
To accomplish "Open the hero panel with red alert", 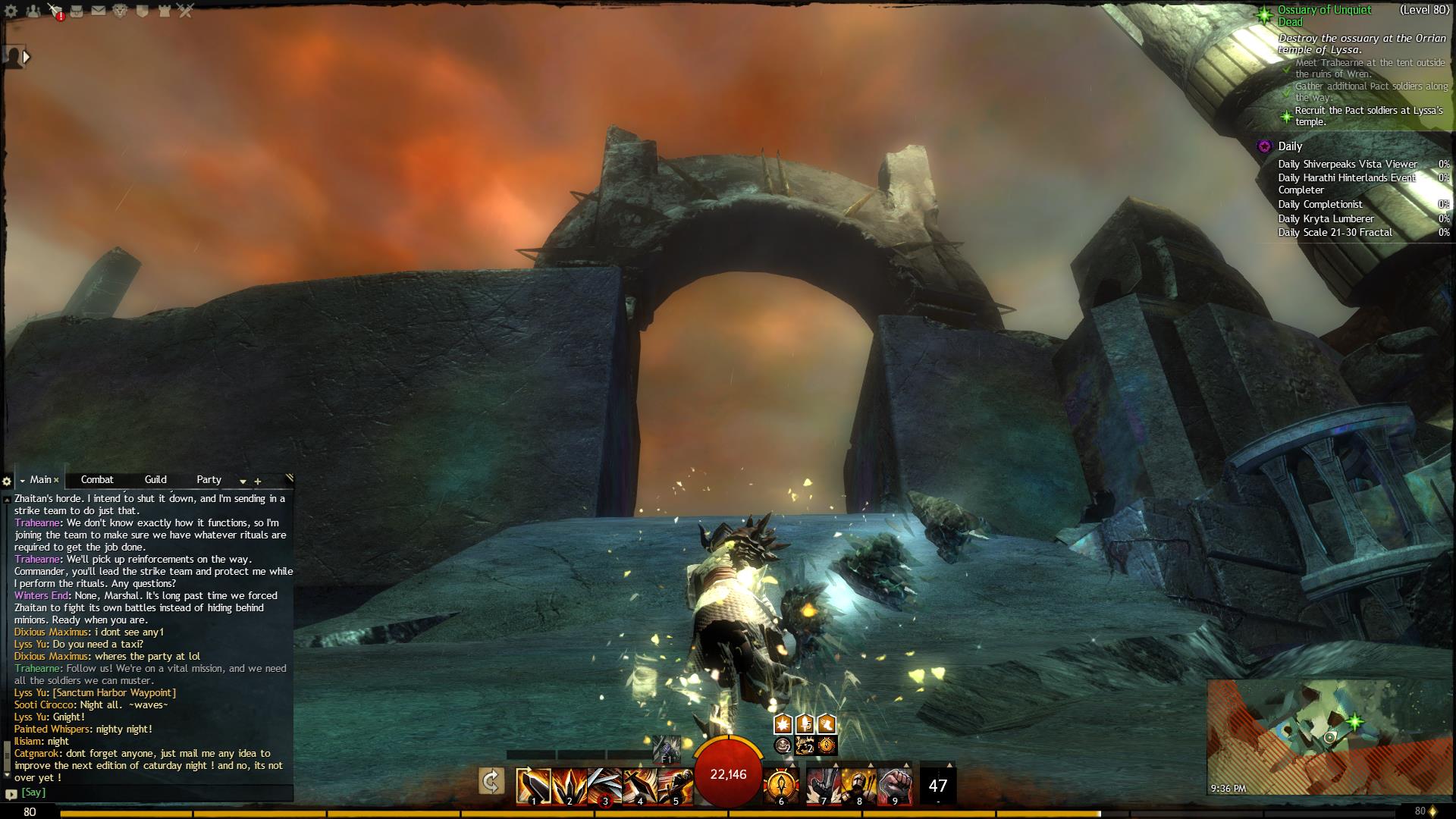I will point(55,11).
